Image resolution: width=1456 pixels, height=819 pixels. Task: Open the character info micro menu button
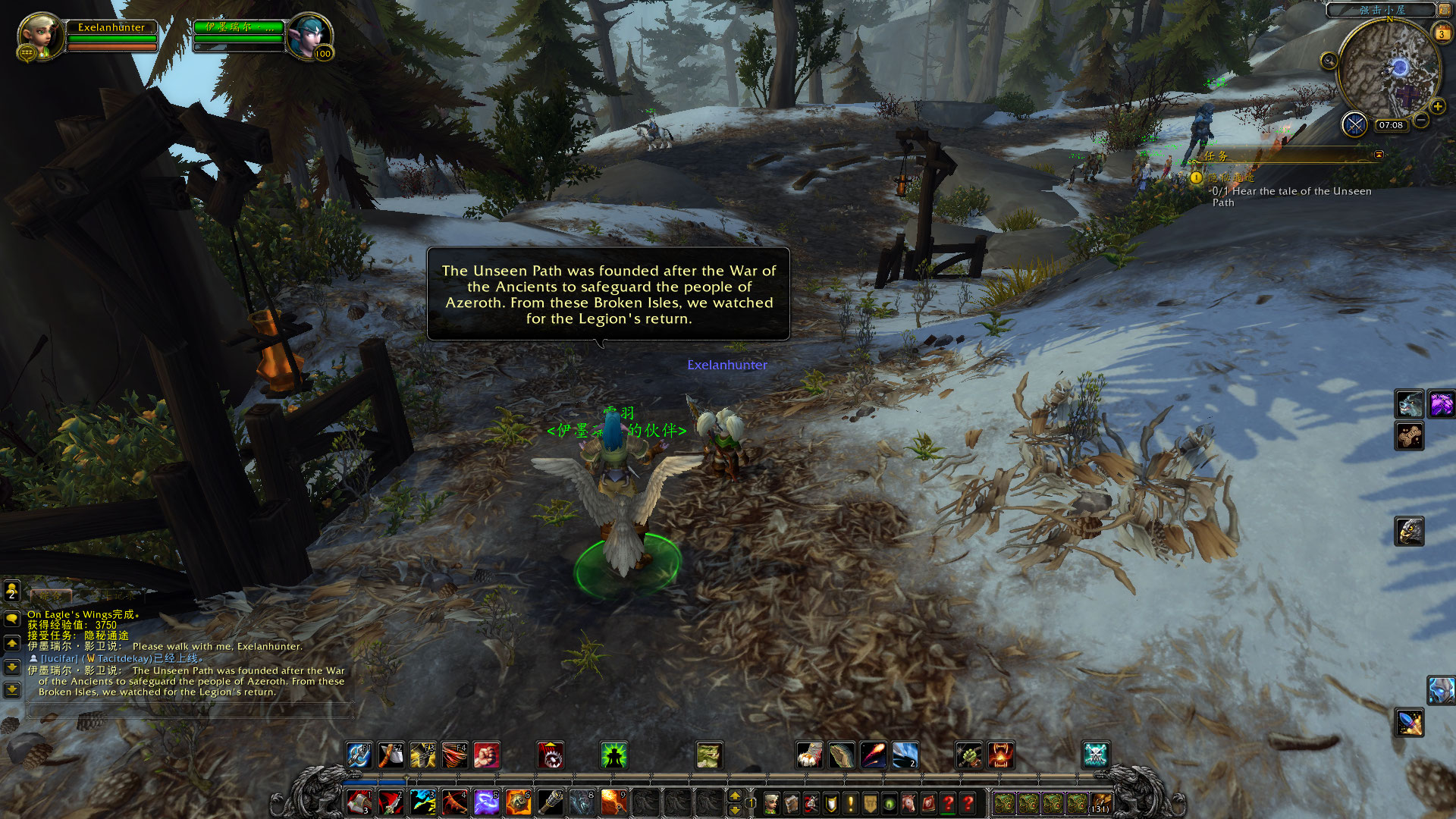click(x=771, y=803)
